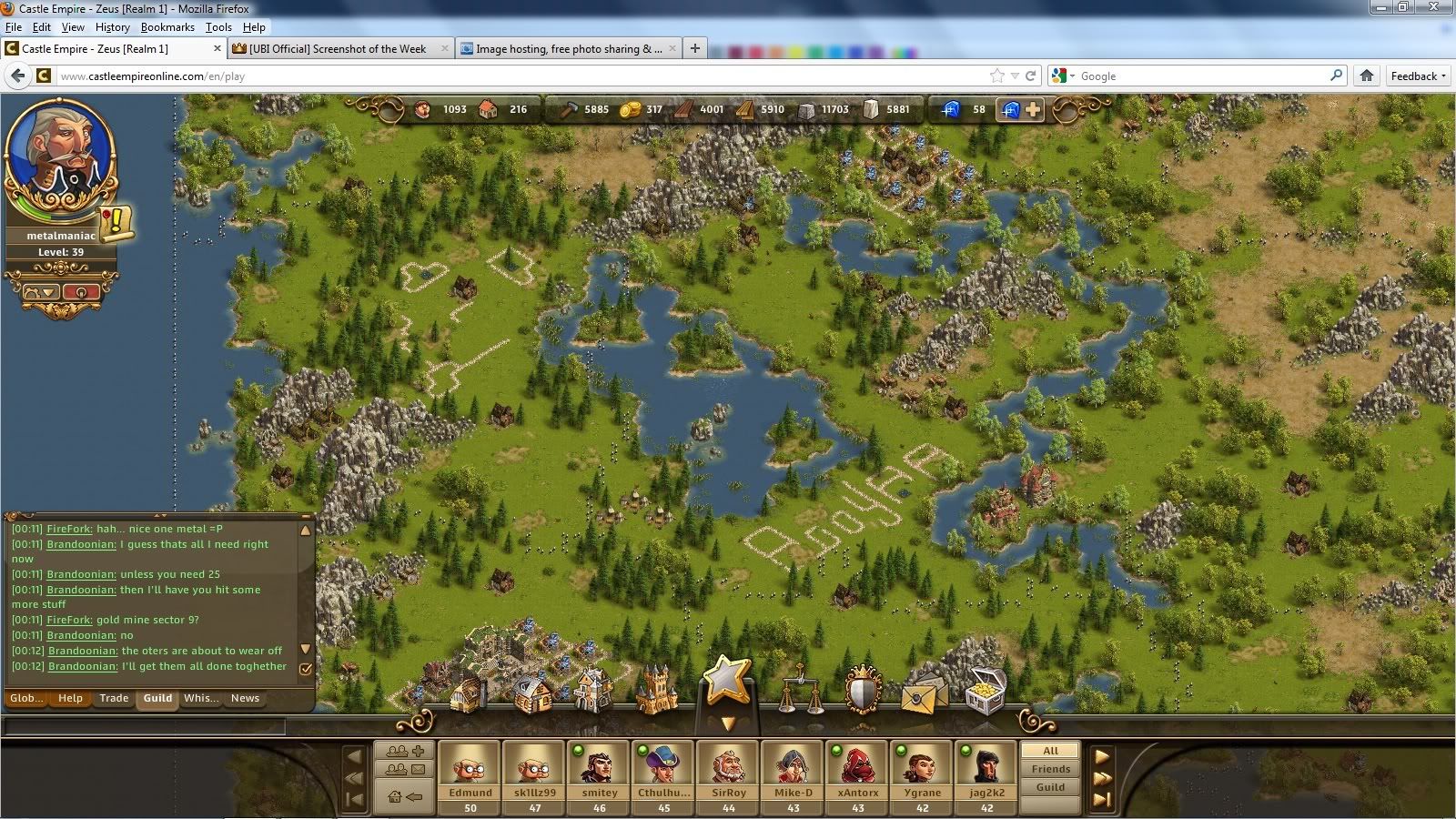Select the Help chat tab
This screenshot has width=1456, height=819.
pyautogui.click(x=70, y=698)
